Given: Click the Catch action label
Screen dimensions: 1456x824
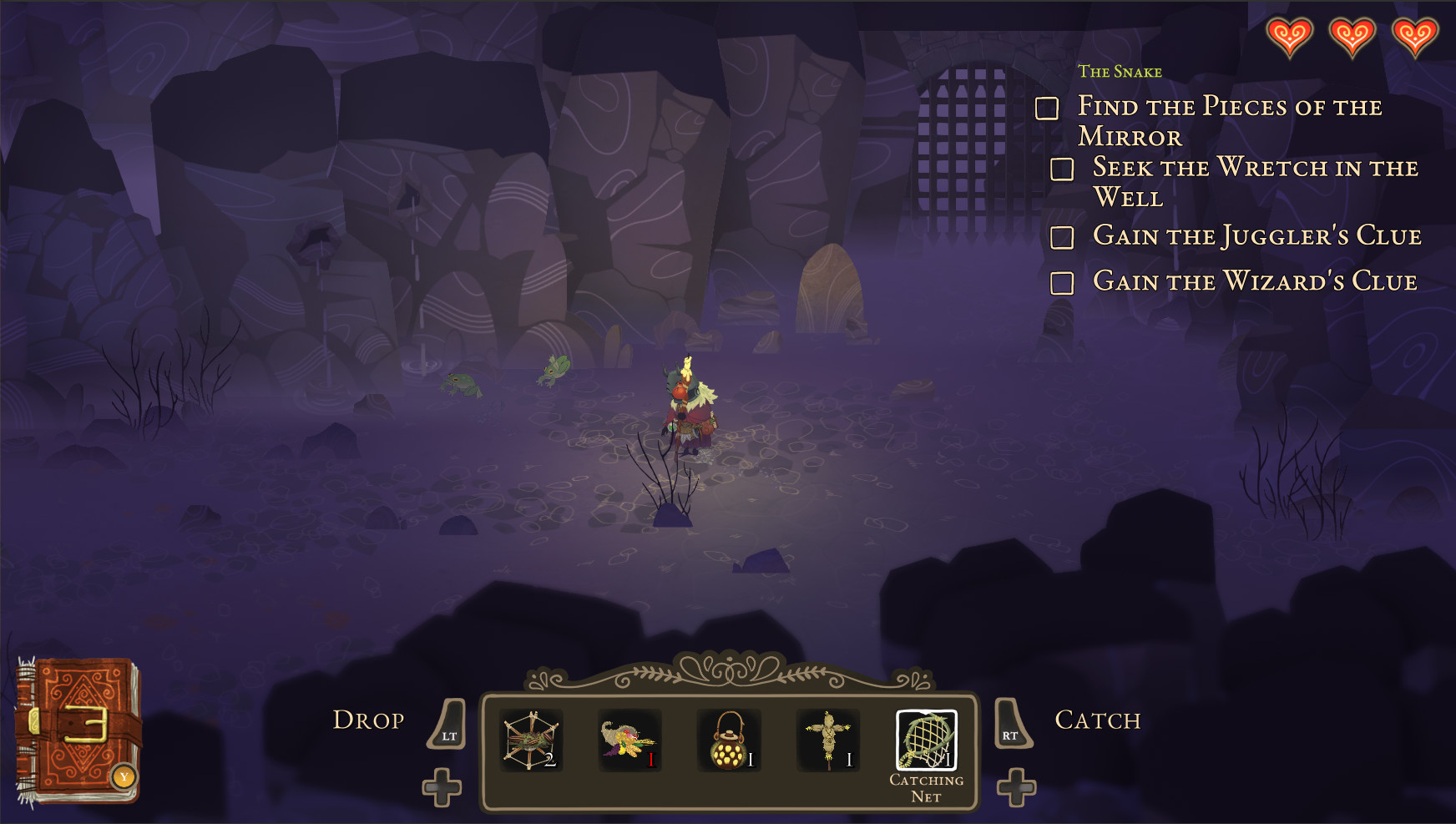Looking at the screenshot, I should (1099, 720).
